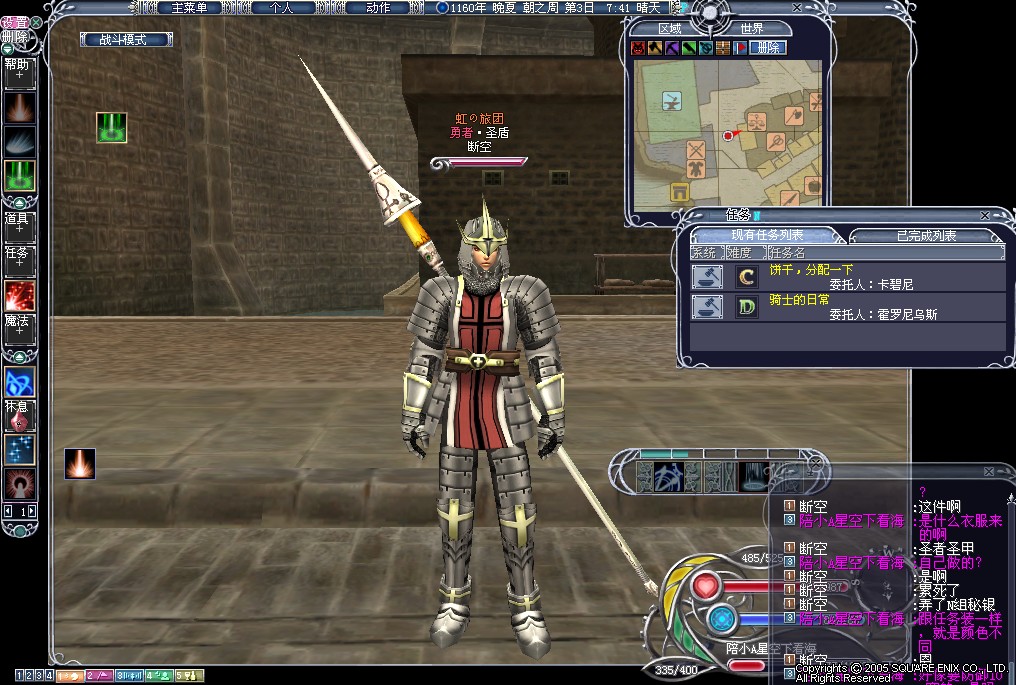Viewport: 1016px width, 685px height.
Task: Select the red demon face map filter
Action: click(638, 47)
